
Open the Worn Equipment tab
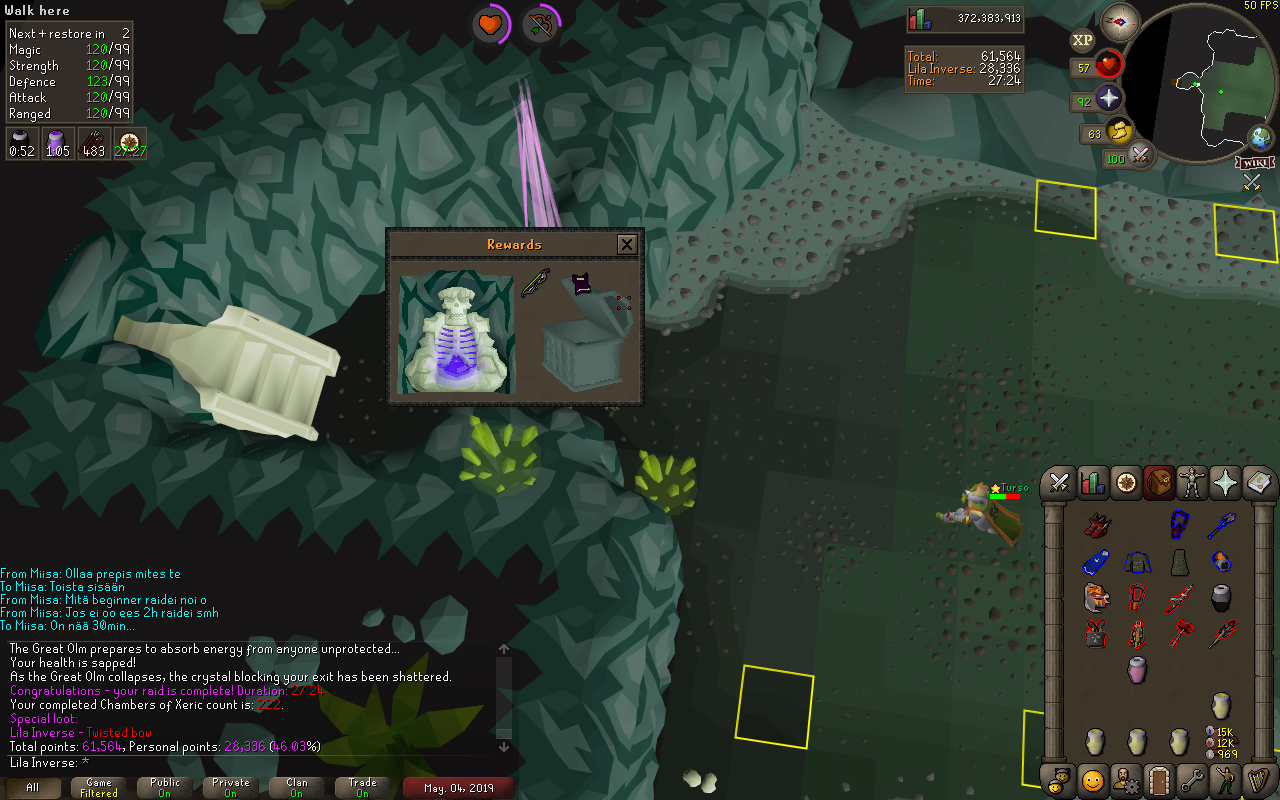pyautogui.click(x=1192, y=484)
